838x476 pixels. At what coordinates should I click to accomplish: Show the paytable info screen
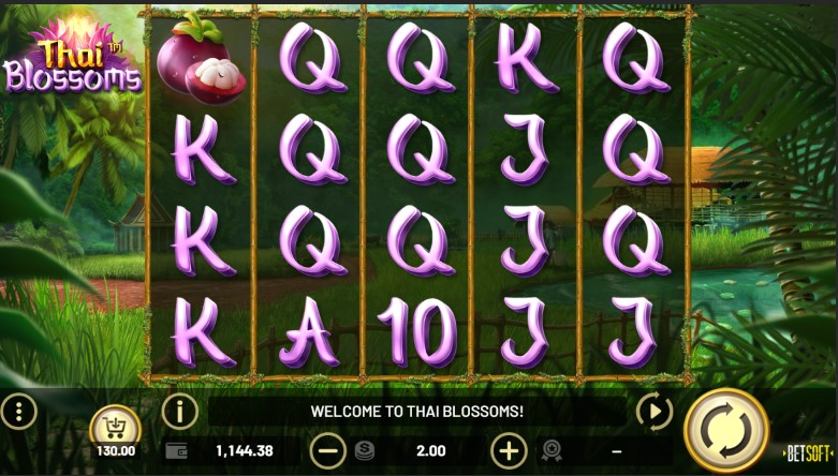pyautogui.click(x=180, y=411)
